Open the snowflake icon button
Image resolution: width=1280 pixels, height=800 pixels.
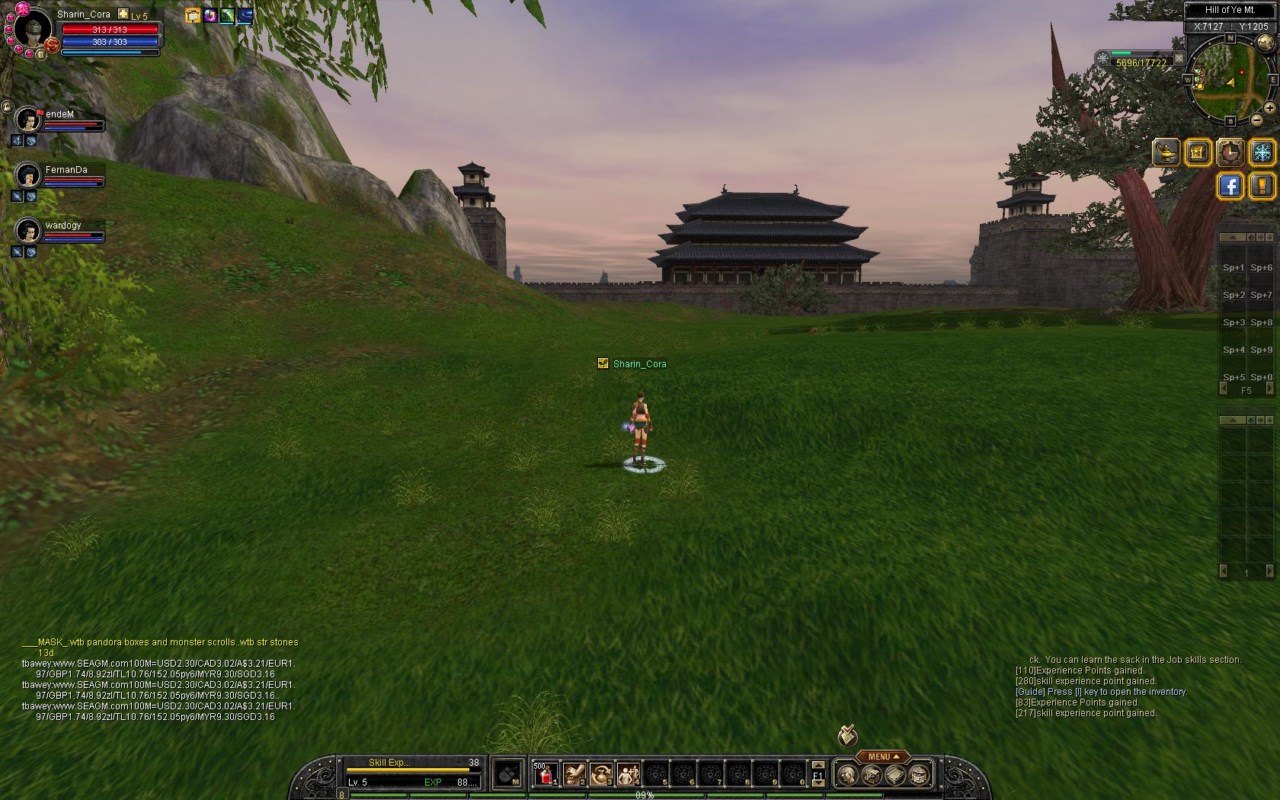[1262, 152]
